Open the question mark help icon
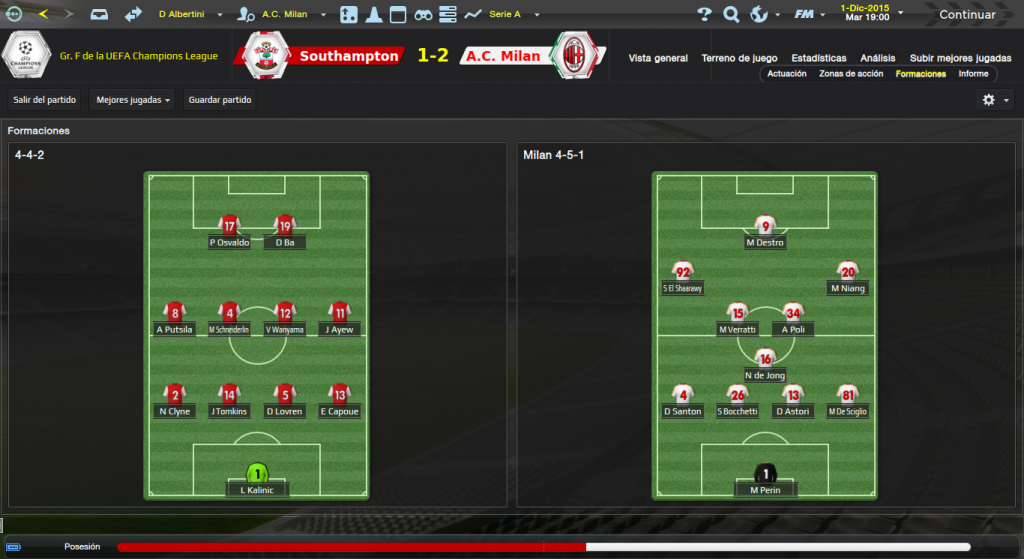Screen dimensions: 1024x559 pyautogui.click(x=704, y=15)
